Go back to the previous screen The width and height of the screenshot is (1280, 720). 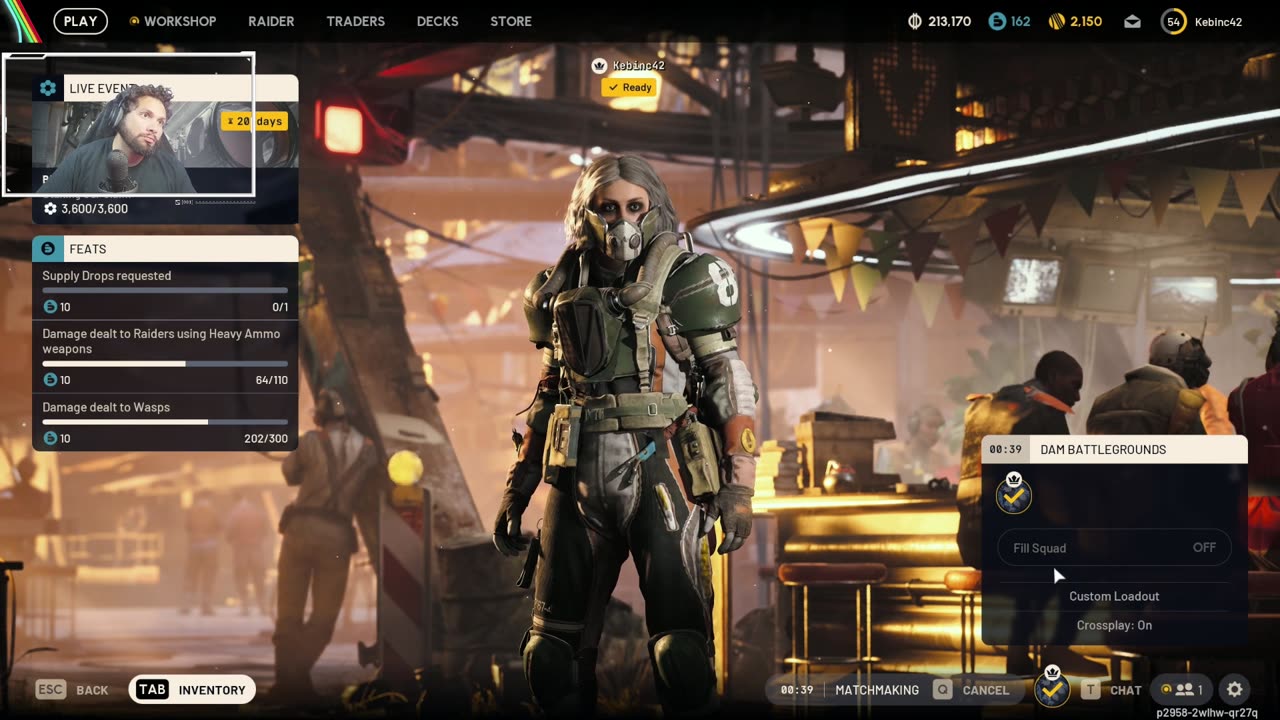coord(72,690)
